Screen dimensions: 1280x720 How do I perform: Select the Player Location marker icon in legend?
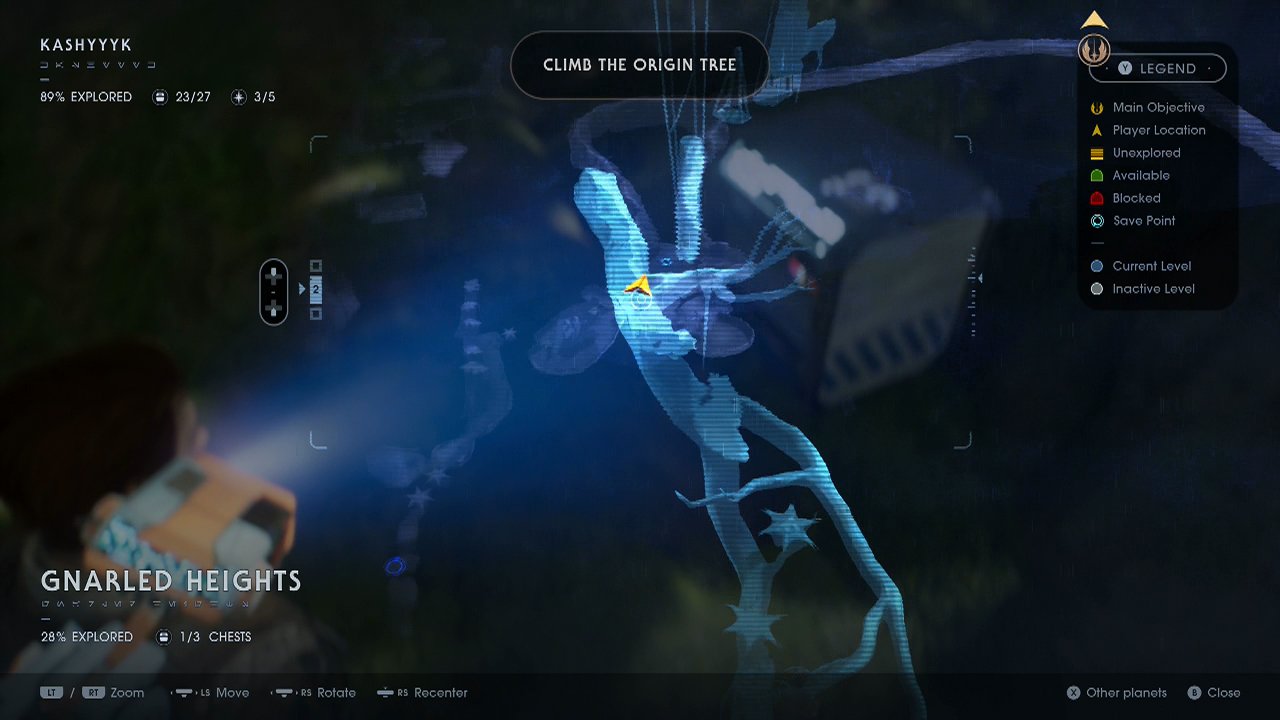tap(1097, 130)
